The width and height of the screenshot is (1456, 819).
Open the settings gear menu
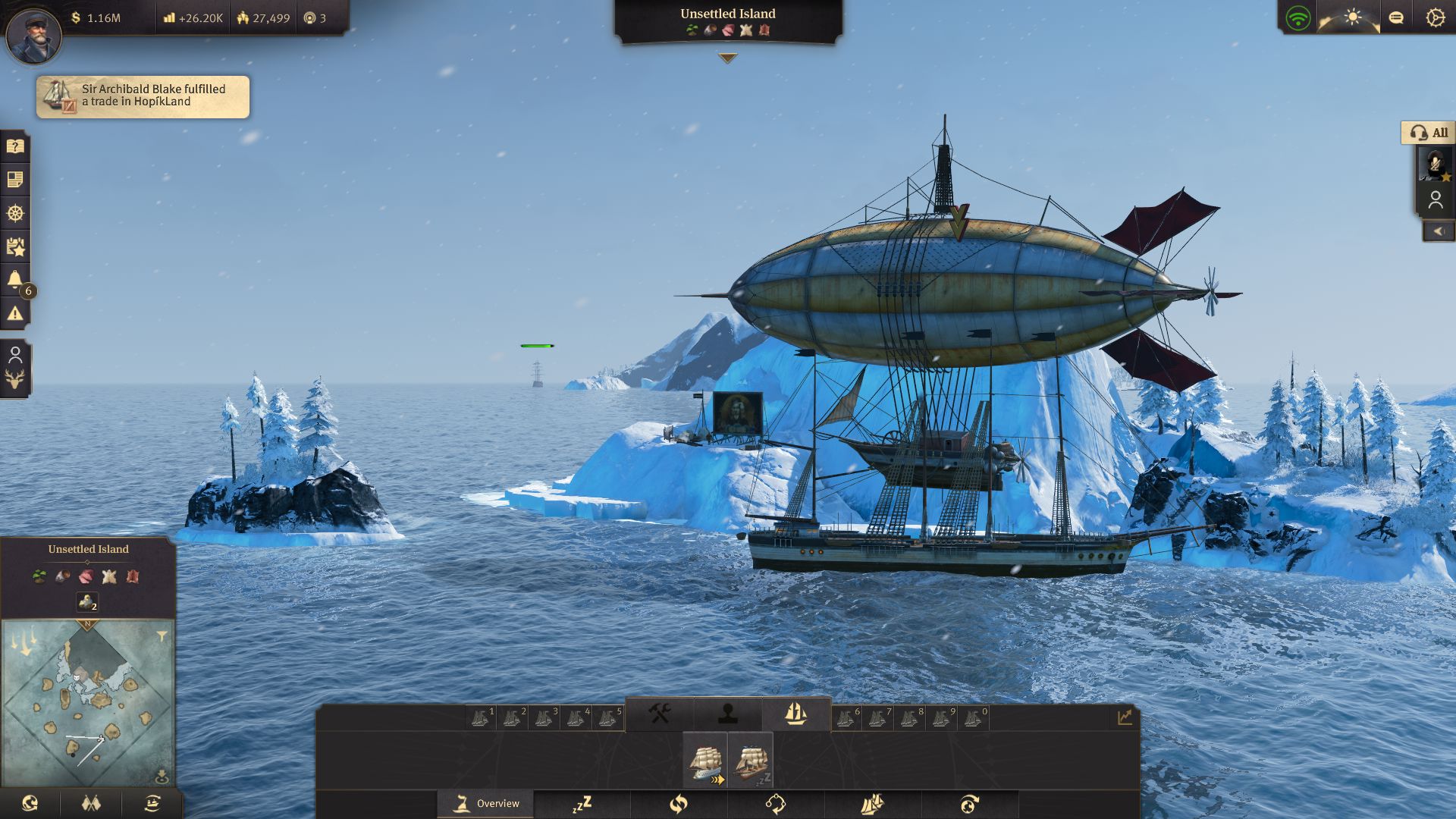tap(1434, 17)
